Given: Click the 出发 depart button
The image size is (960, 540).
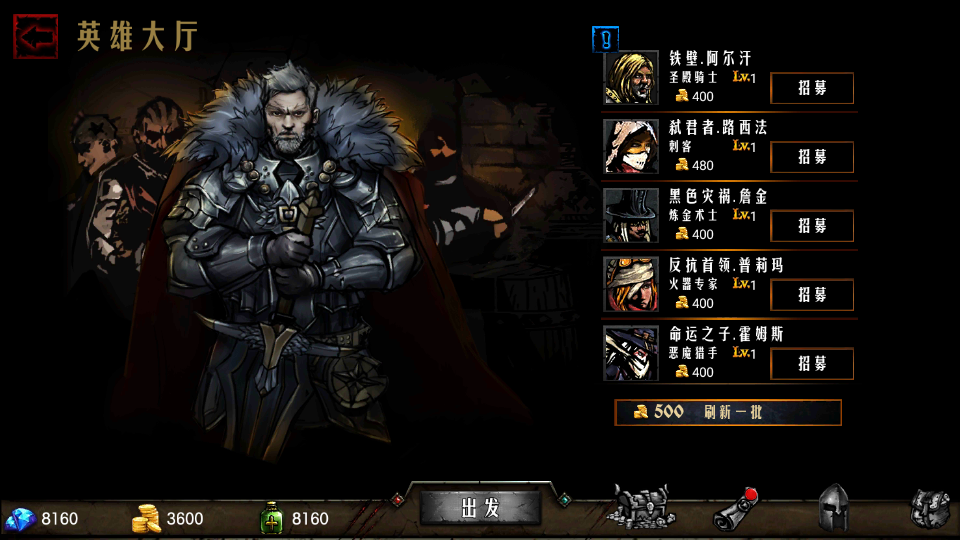Looking at the screenshot, I should pyautogui.click(x=480, y=507).
